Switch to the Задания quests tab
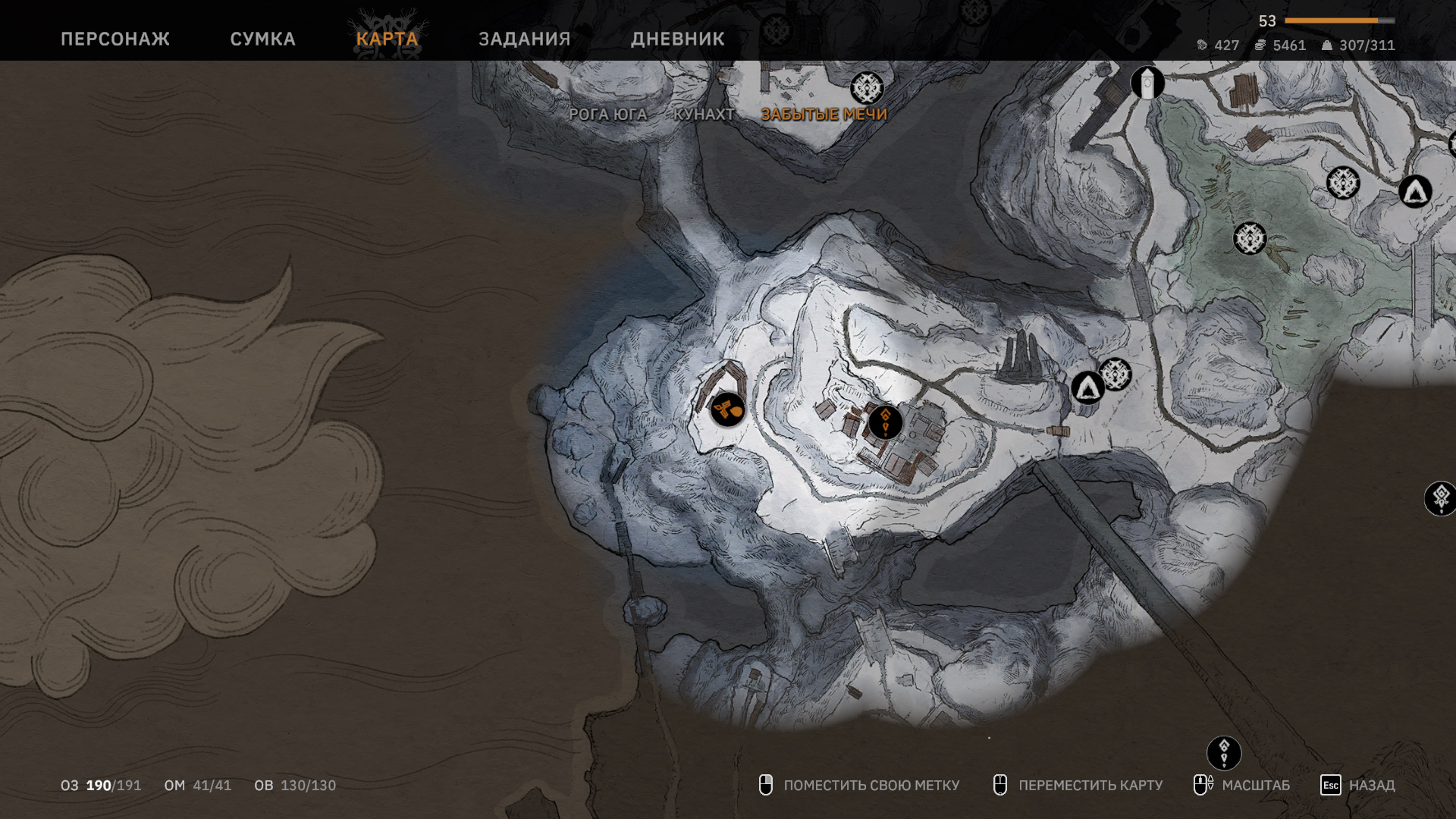Screen dimensions: 1456x819 (x=524, y=39)
